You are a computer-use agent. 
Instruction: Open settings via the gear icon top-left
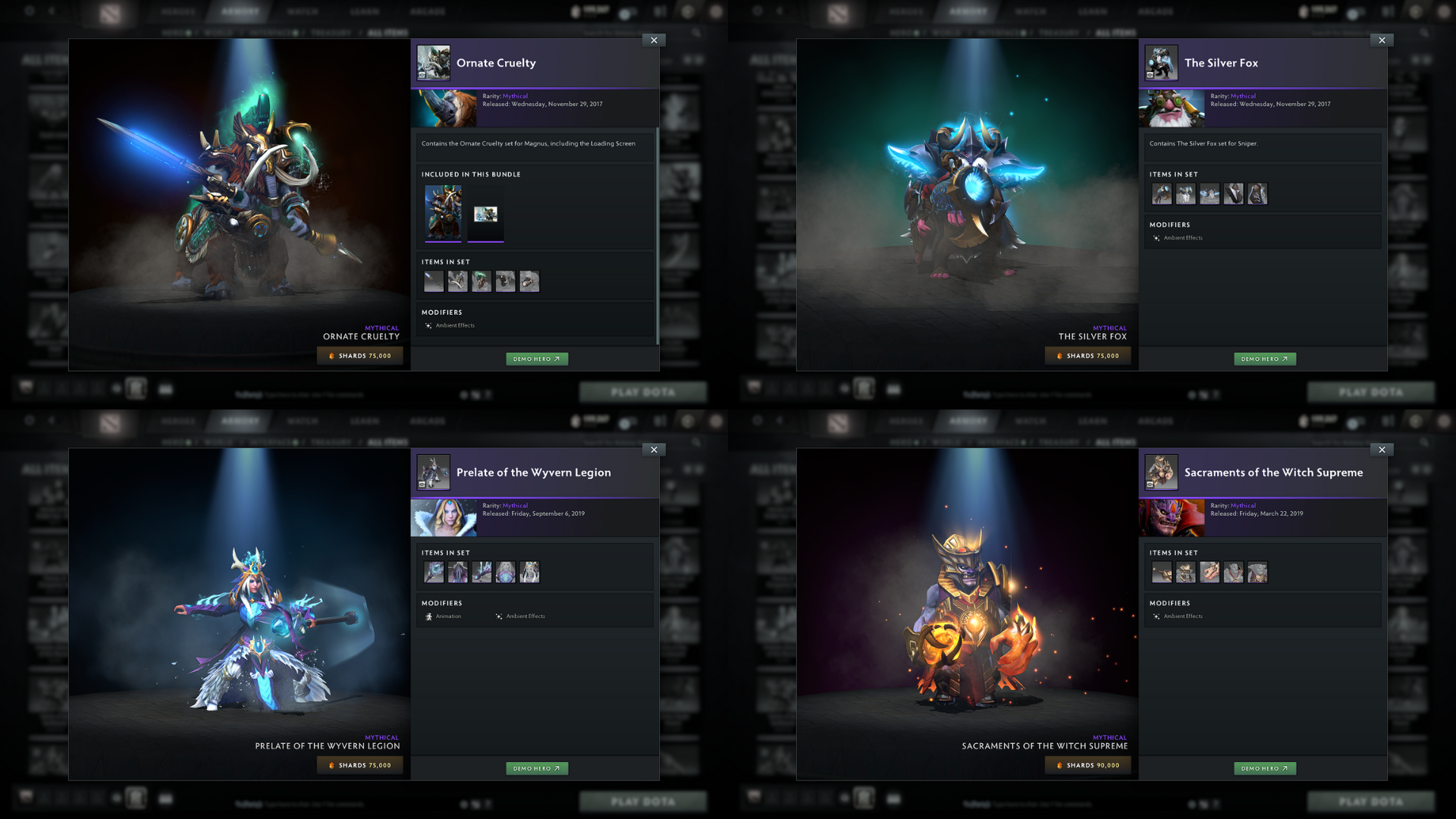coord(30,11)
